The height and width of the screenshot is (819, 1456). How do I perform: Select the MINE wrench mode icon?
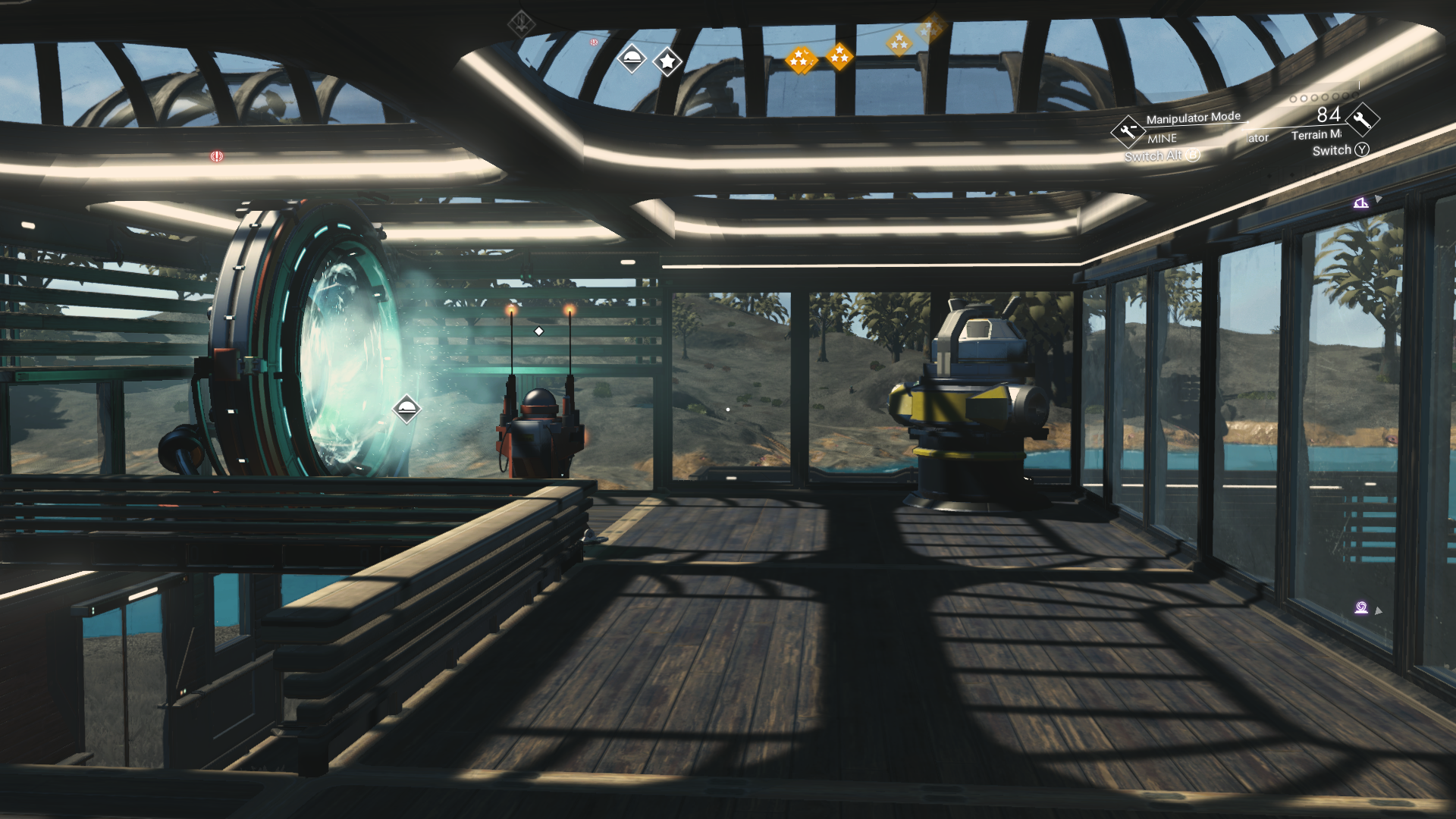tap(1128, 130)
